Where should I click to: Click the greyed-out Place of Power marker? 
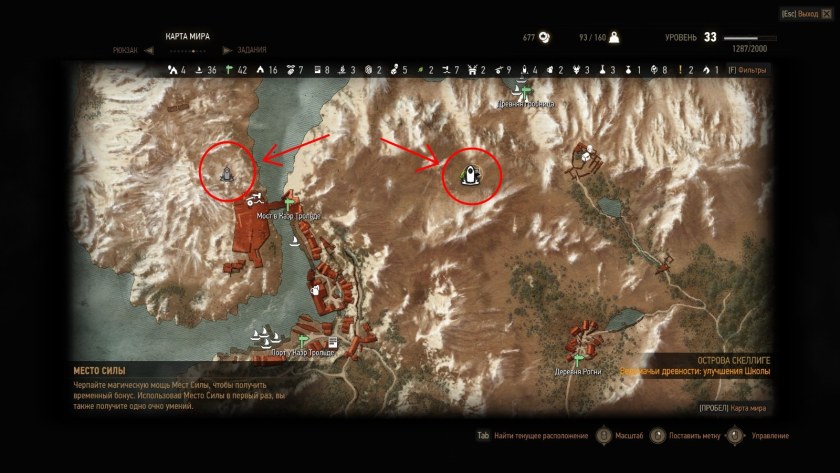click(227, 175)
